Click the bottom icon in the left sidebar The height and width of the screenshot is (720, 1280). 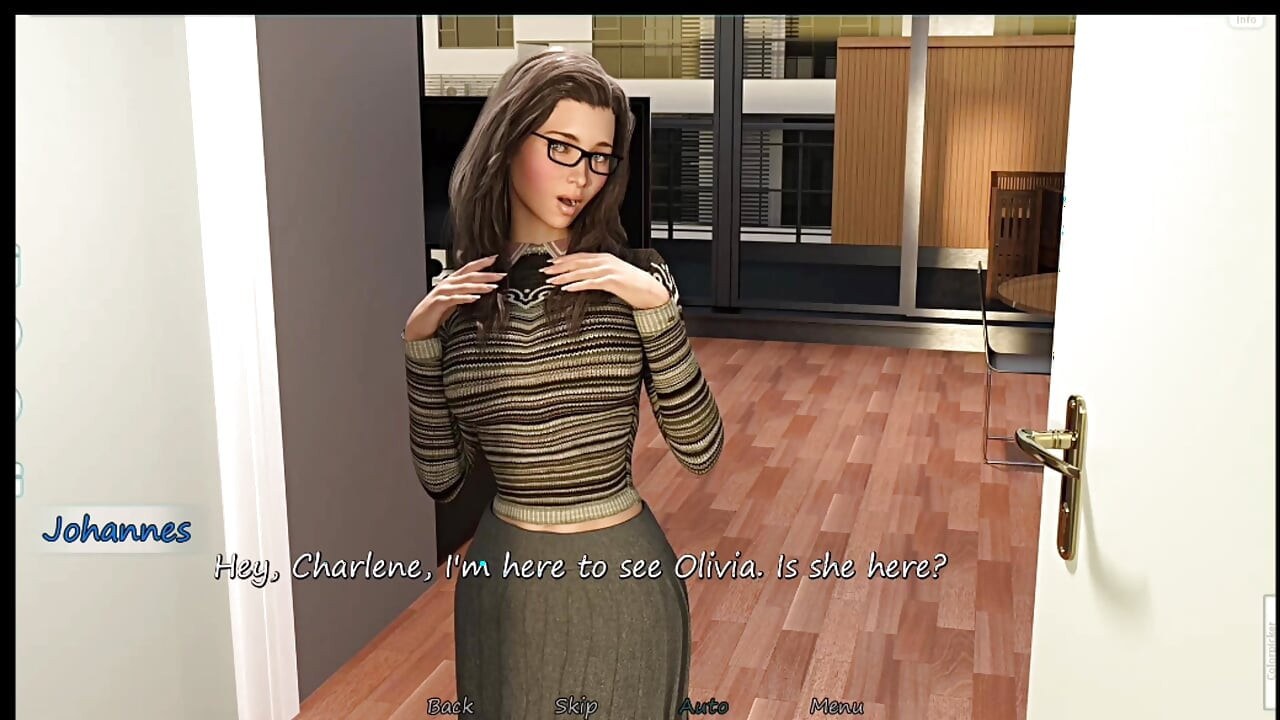pyautogui.click(x=14, y=478)
